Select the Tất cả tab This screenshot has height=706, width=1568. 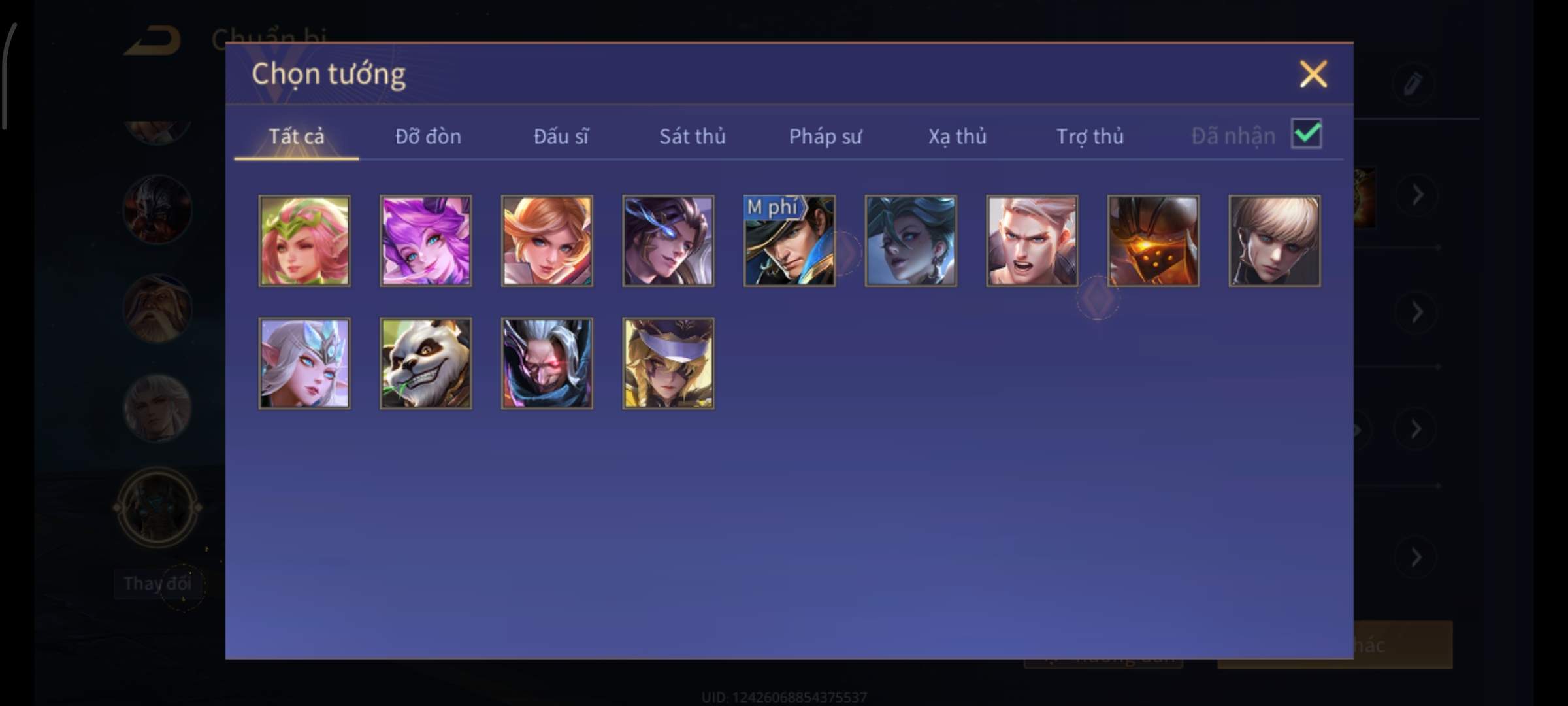(296, 136)
